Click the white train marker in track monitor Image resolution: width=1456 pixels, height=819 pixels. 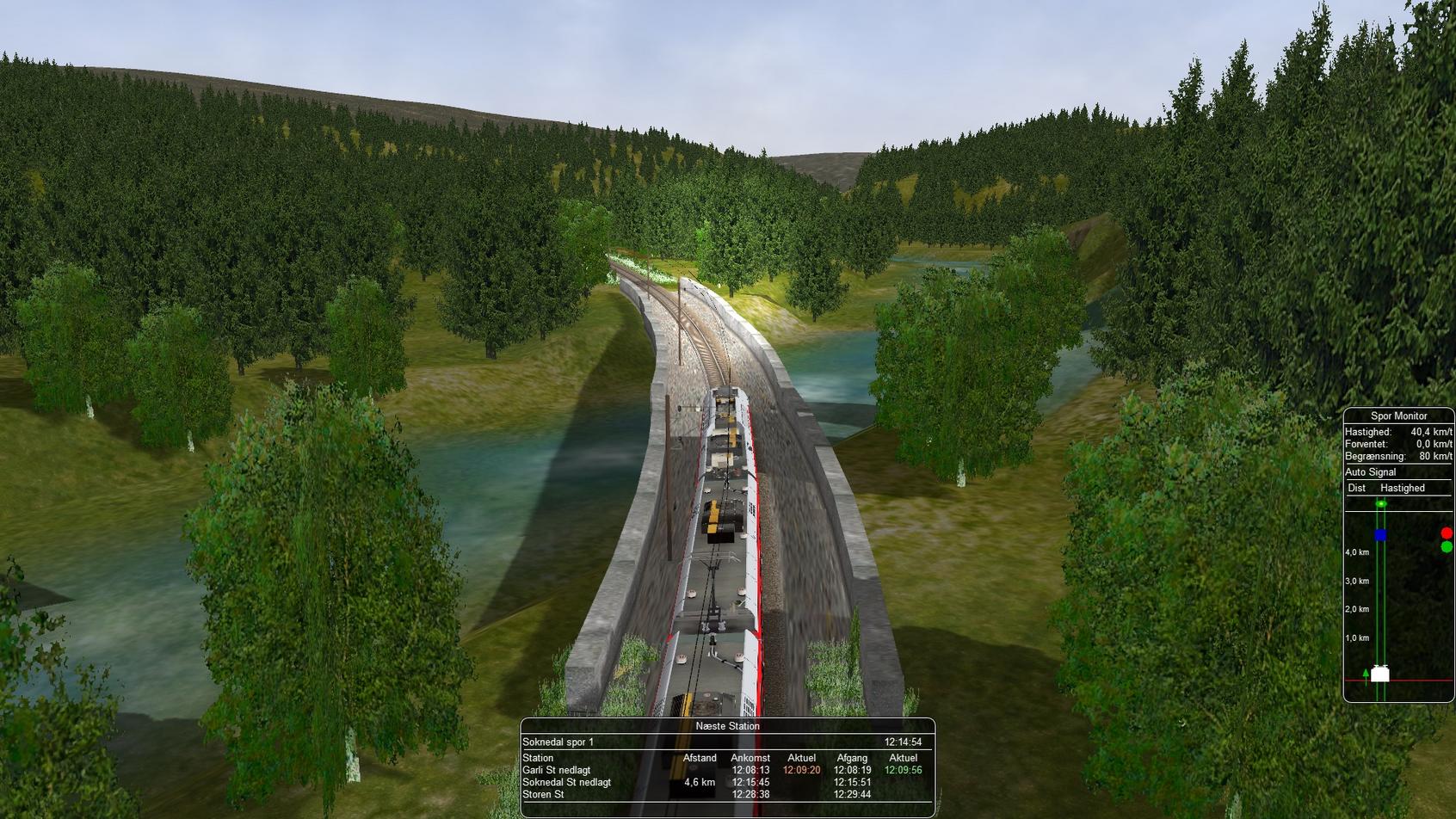[x=1379, y=674]
